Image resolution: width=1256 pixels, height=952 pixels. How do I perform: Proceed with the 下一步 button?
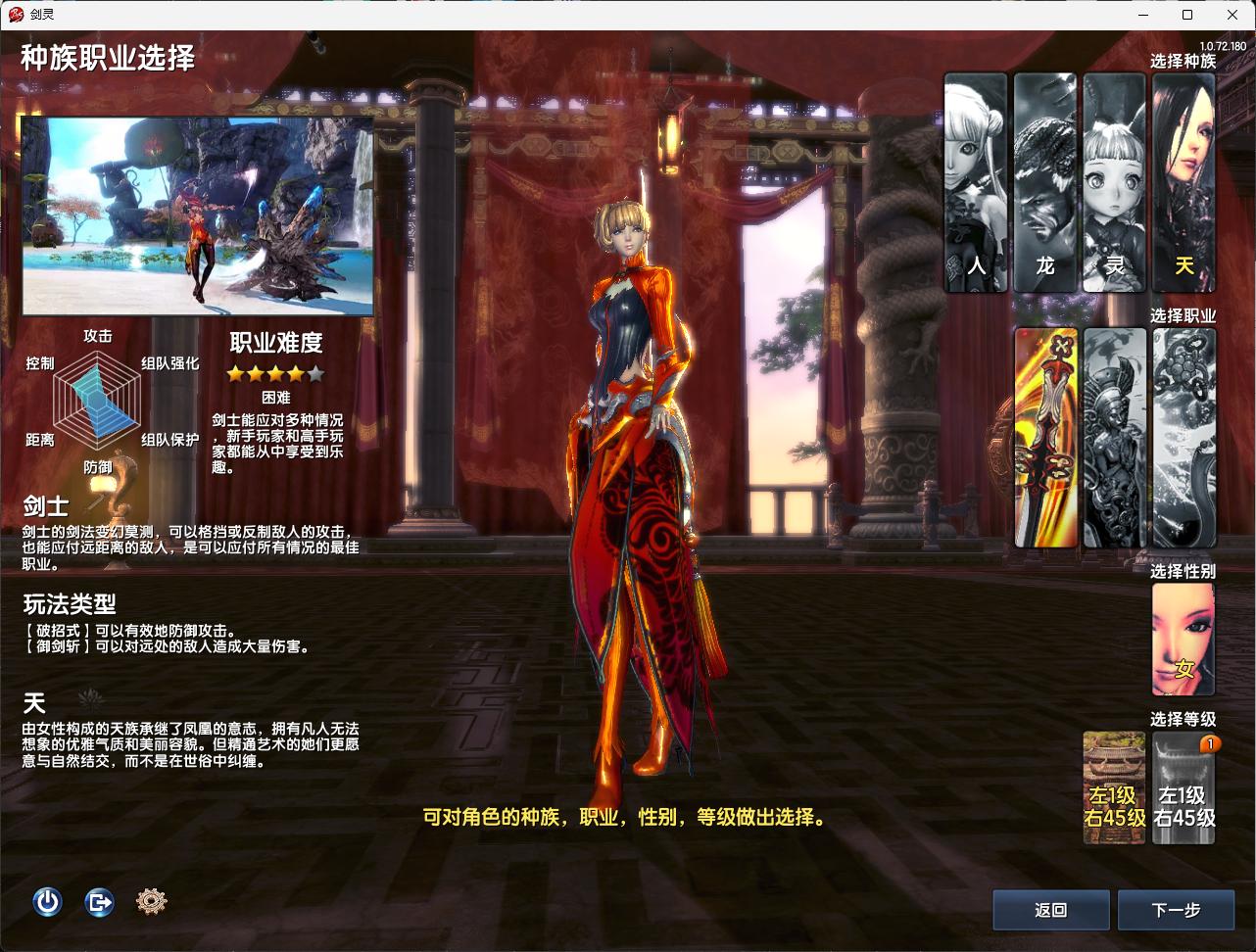tap(1176, 910)
